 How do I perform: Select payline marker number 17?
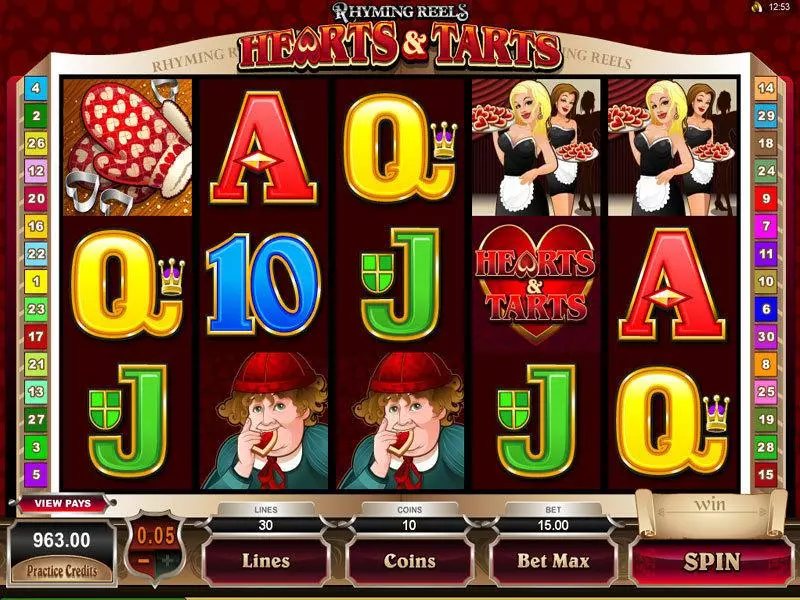[35, 337]
